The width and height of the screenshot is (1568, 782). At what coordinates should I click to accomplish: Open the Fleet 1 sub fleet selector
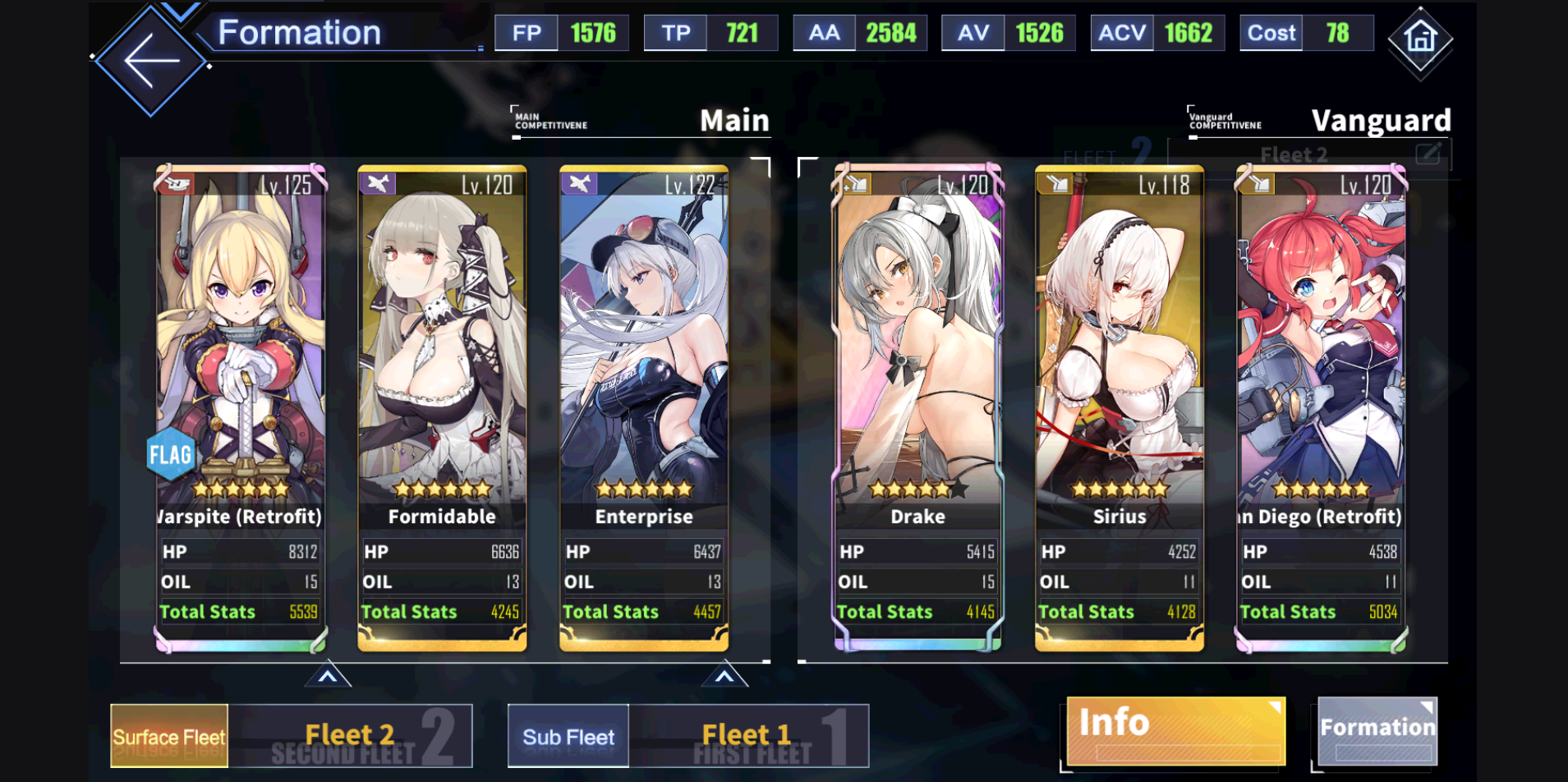(x=748, y=736)
